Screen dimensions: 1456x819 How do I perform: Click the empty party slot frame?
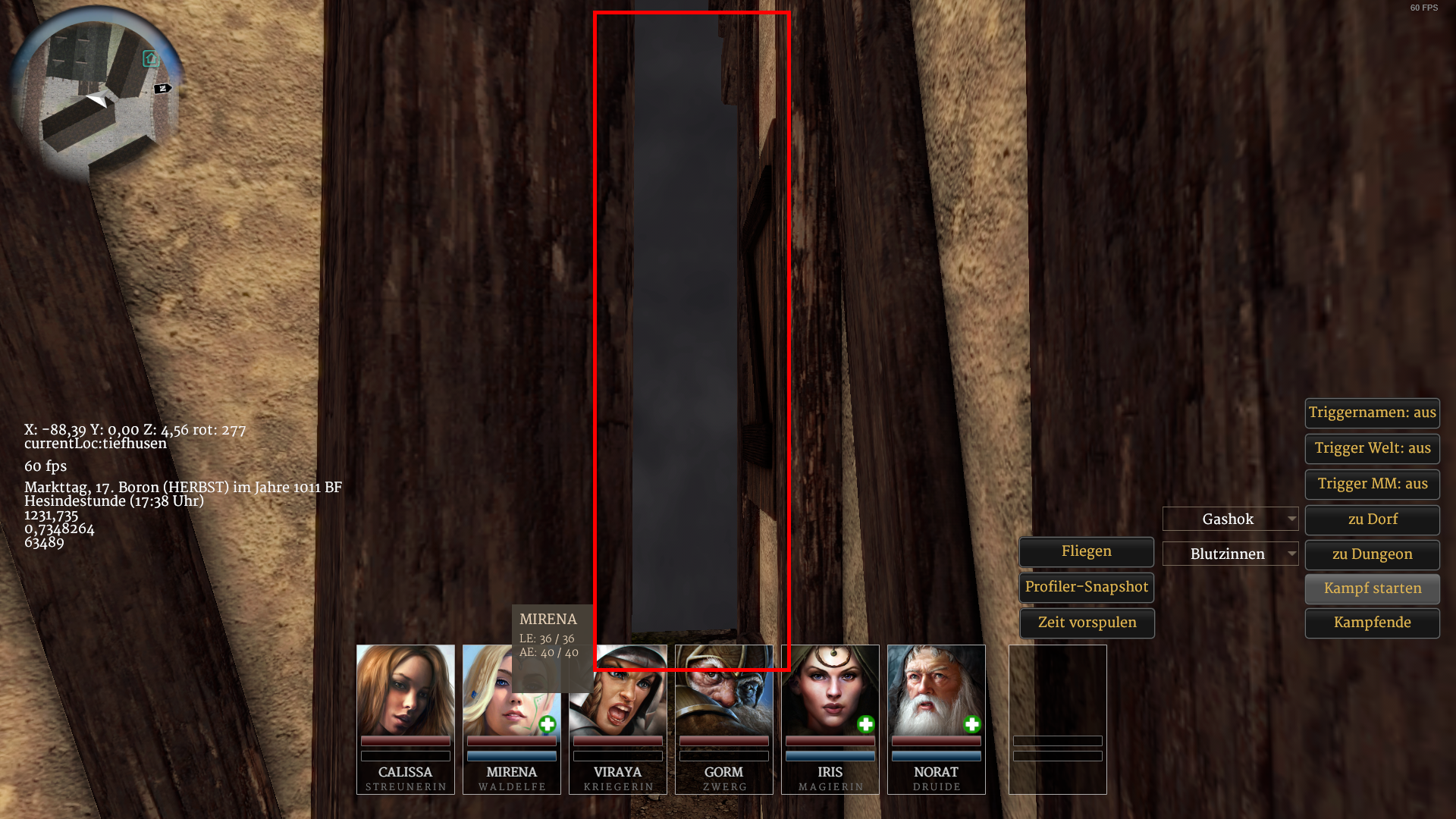click(1057, 720)
